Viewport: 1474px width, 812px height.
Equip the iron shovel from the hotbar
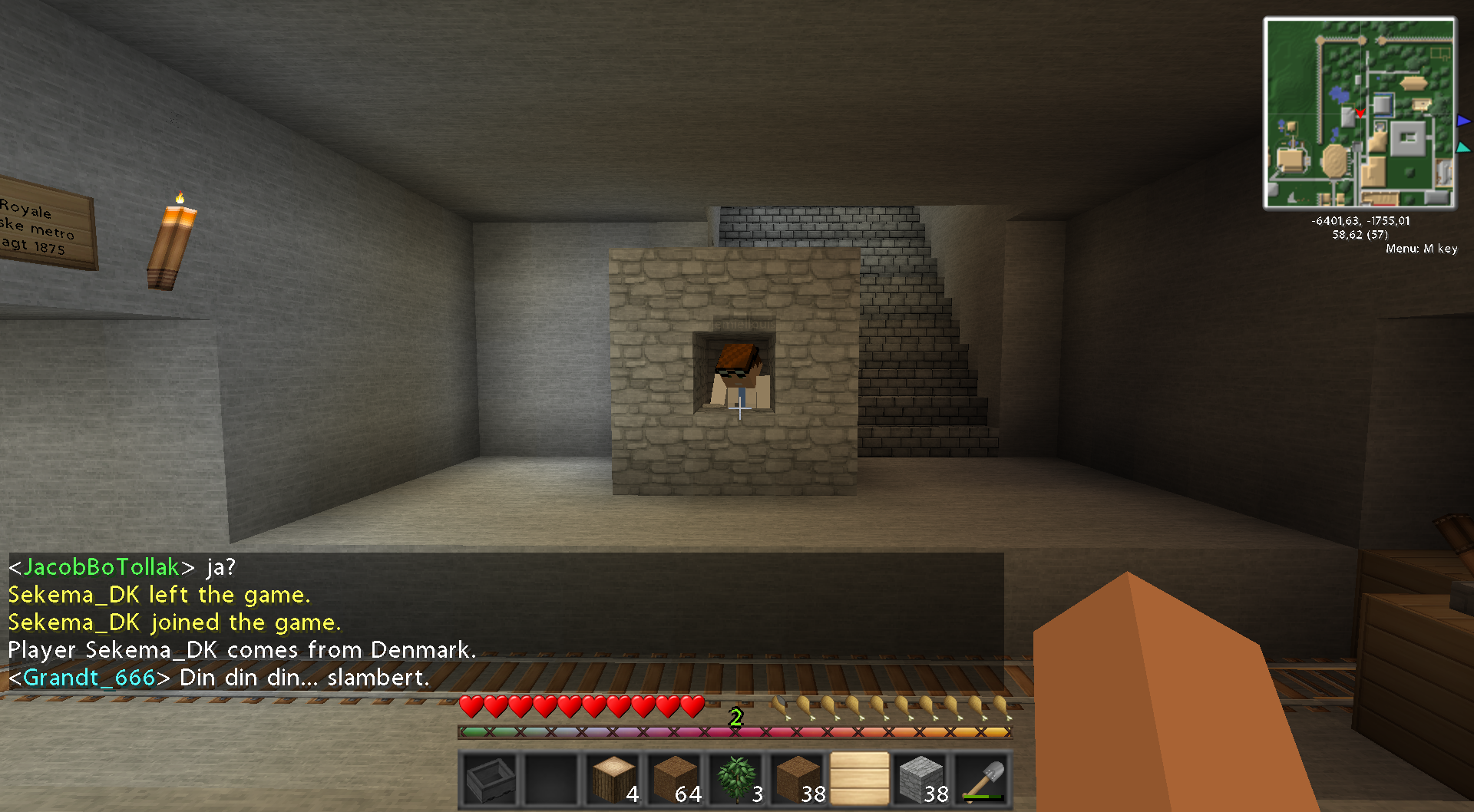tap(982, 780)
